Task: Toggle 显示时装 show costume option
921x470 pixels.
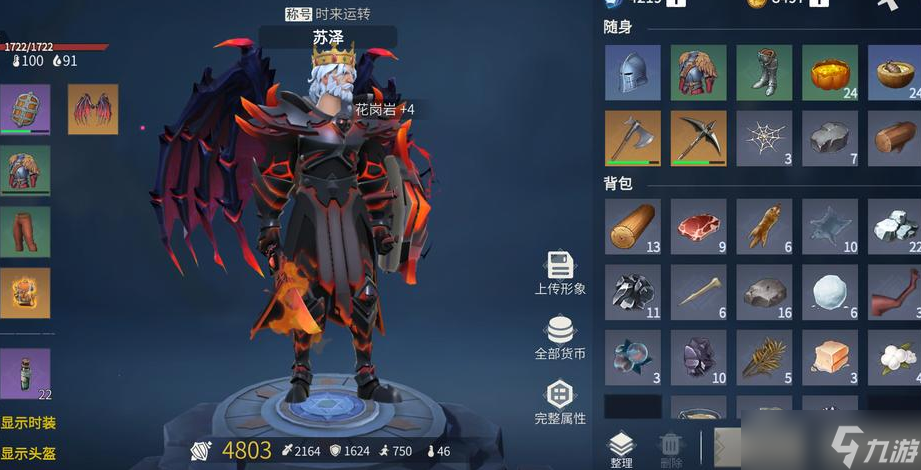Action: (x=28, y=424)
